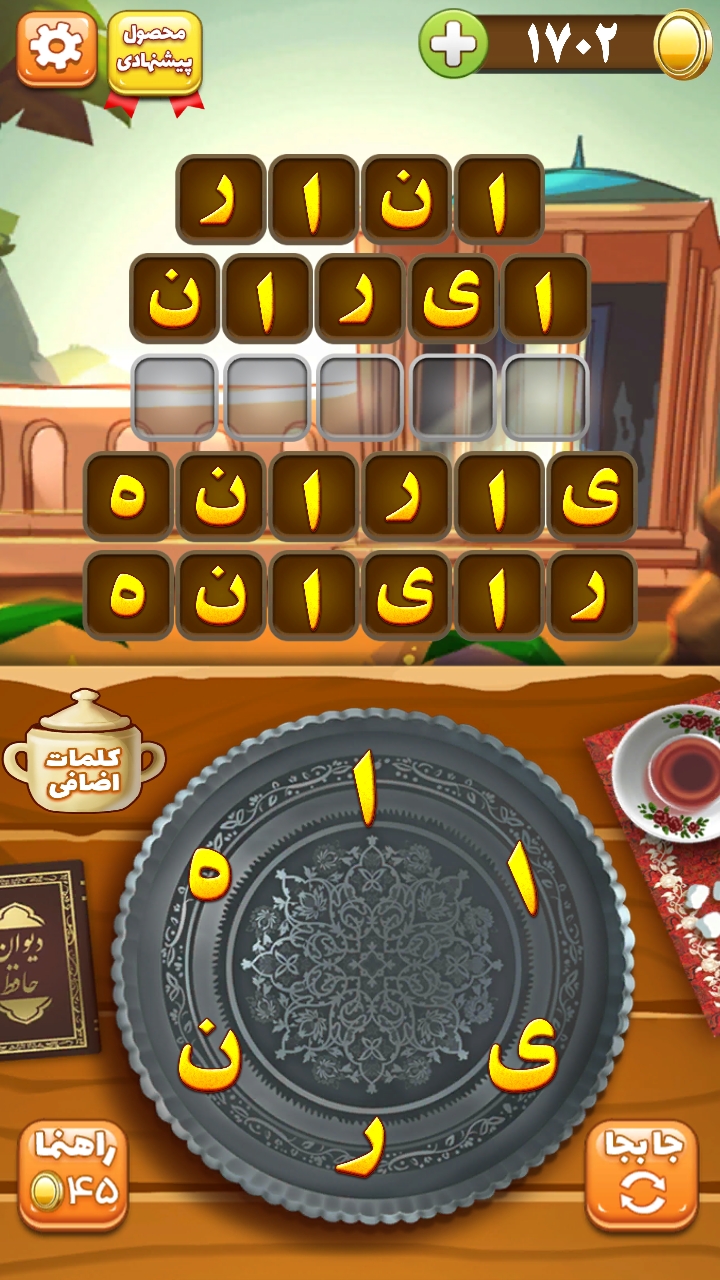The height and width of the screenshot is (1280, 720).
Task: Tap the green plus to add coins
Action: point(453,43)
